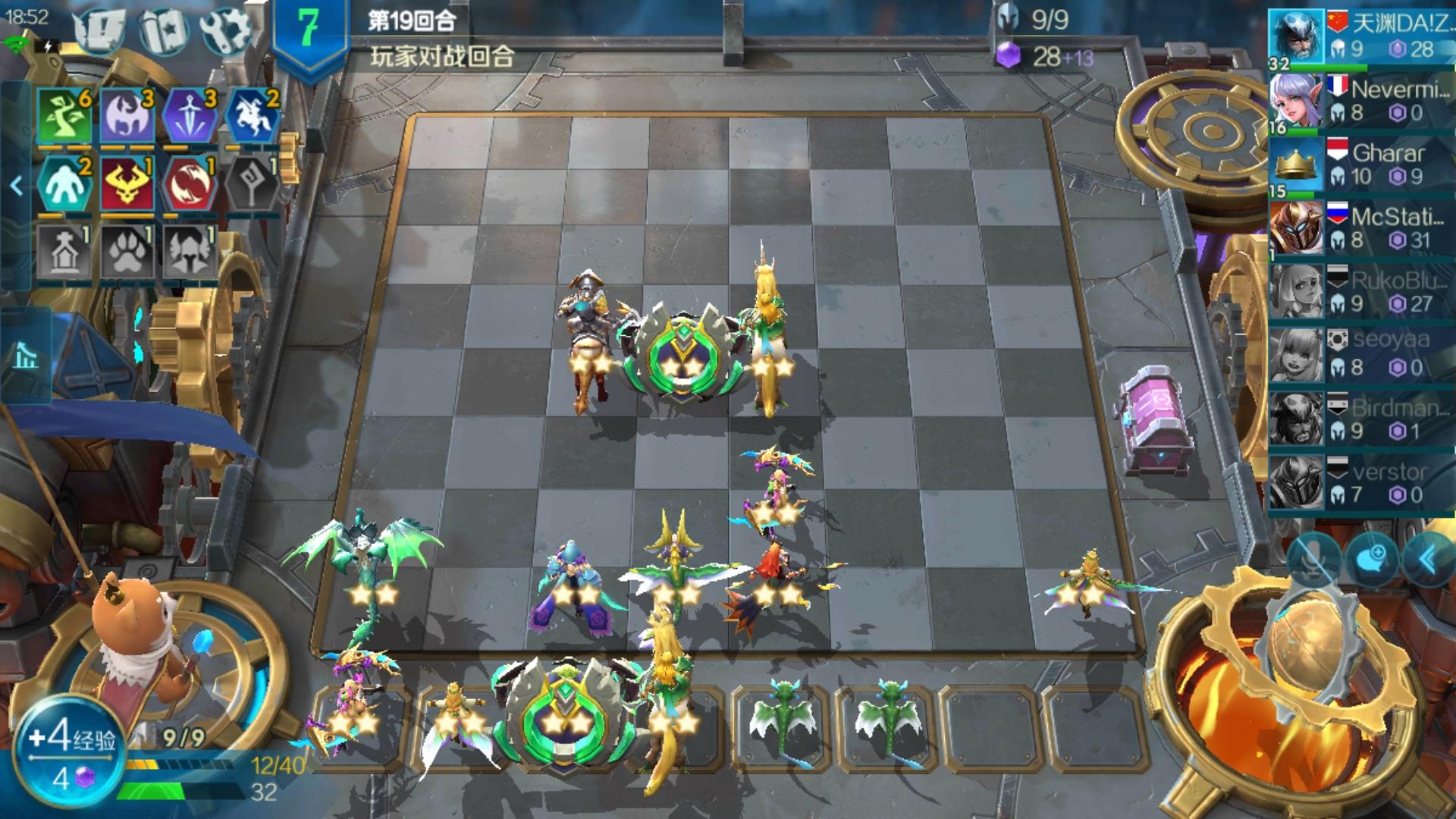Collapse the synergy panel with the left arrow
The width and height of the screenshot is (1456, 819).
17,185
